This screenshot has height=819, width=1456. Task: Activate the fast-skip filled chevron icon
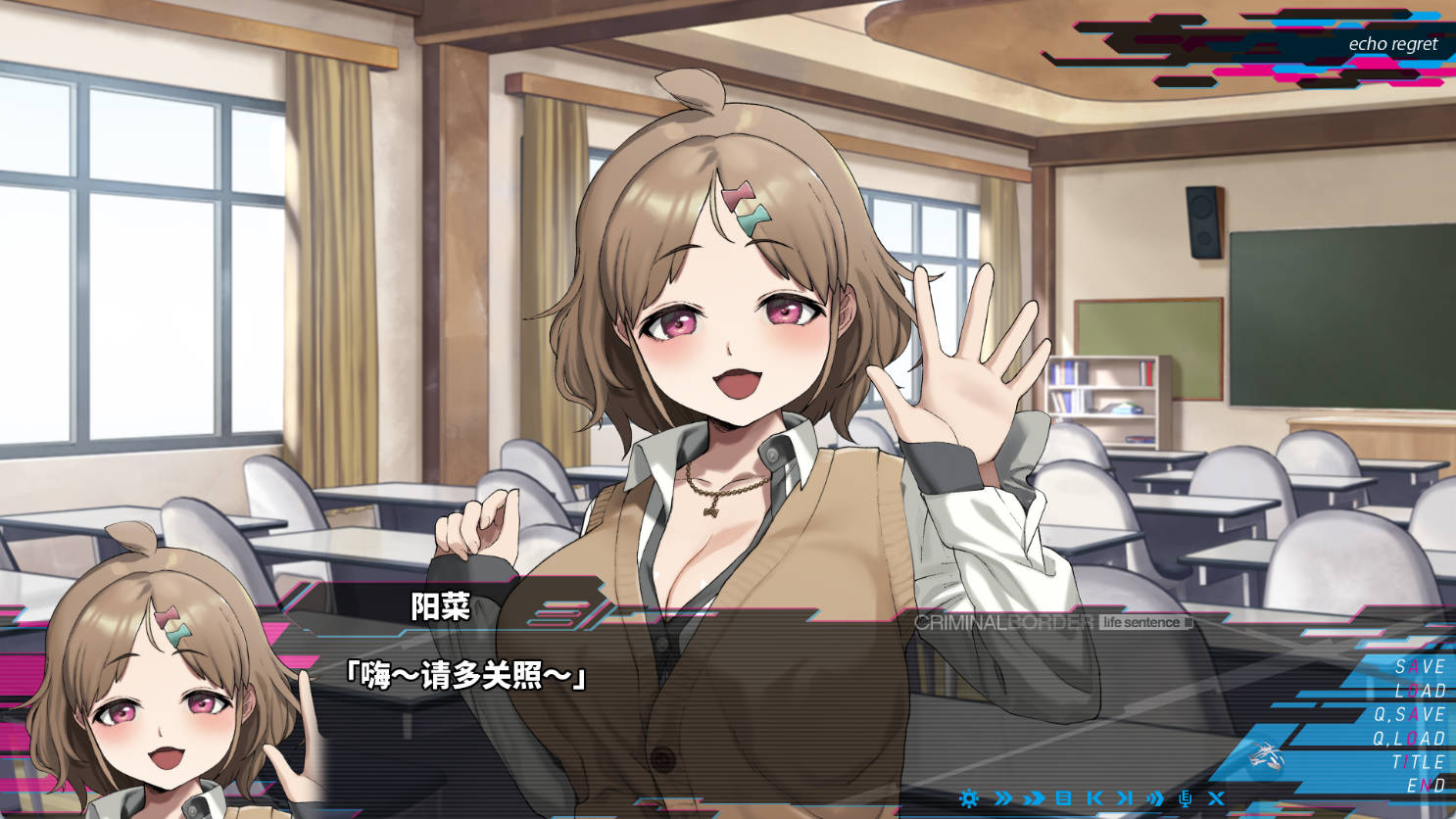1034,798
